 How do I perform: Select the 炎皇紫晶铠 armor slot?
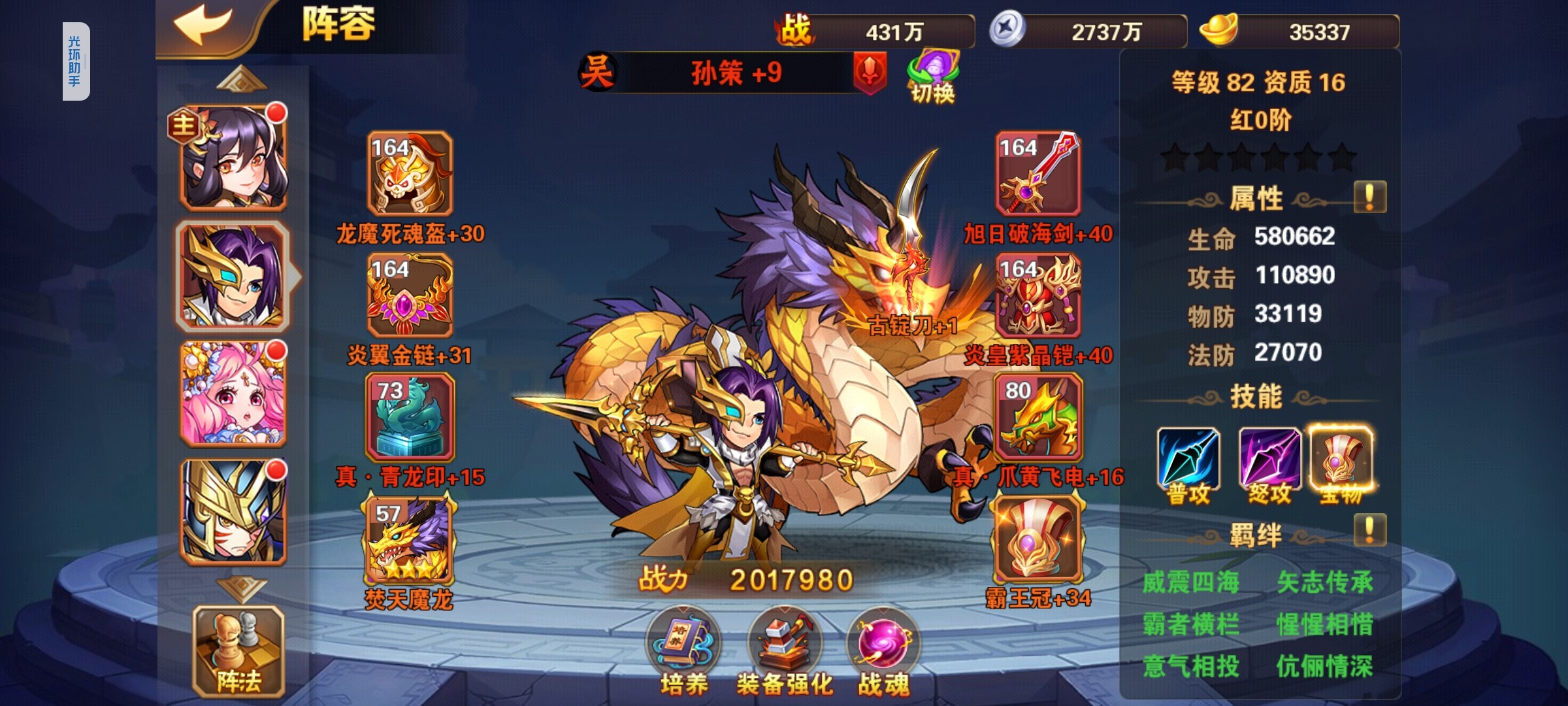coord(1038,295)
